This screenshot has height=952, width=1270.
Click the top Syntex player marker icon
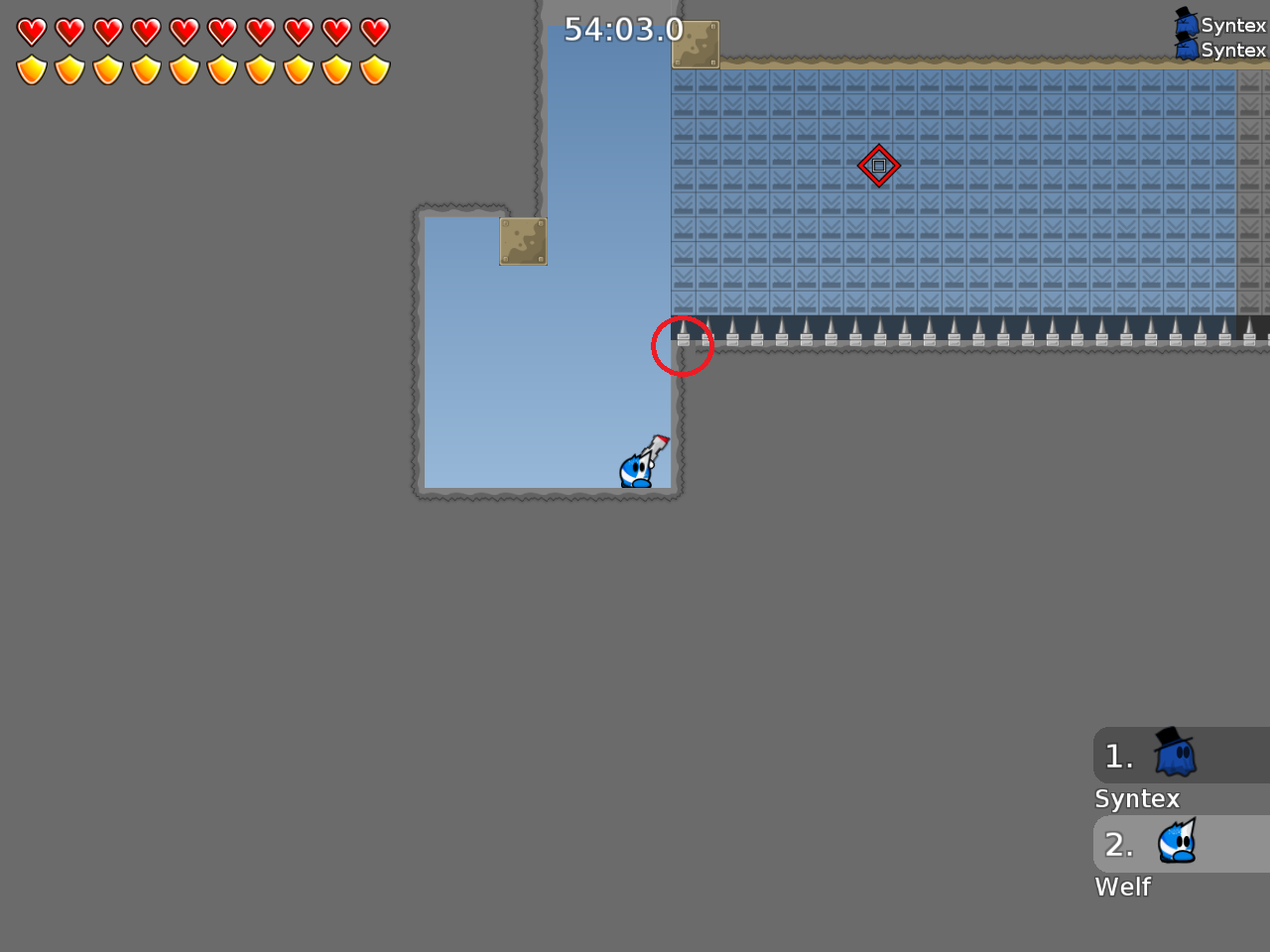click(x=1187, y=20)
